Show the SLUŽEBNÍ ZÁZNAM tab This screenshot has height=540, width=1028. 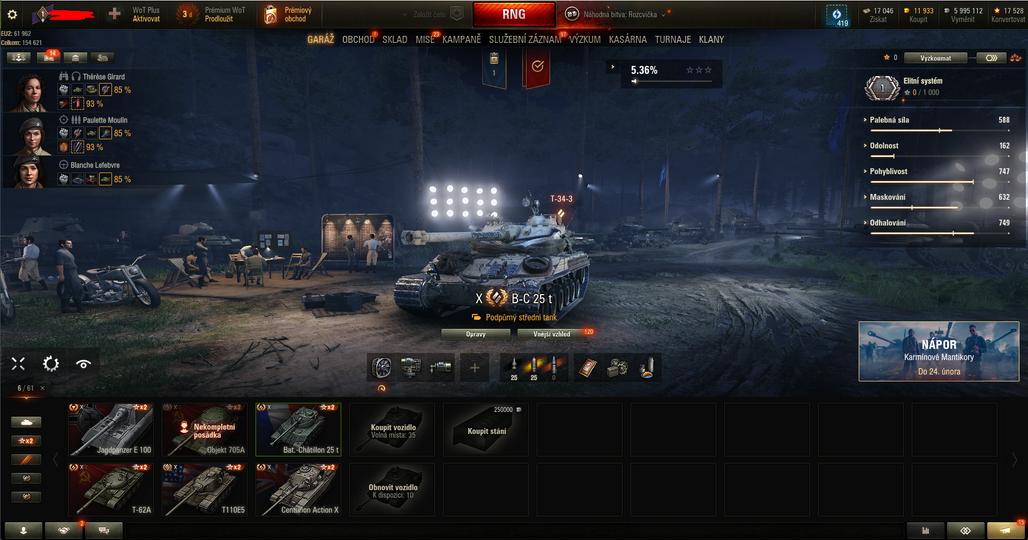[x=525, y=40]
